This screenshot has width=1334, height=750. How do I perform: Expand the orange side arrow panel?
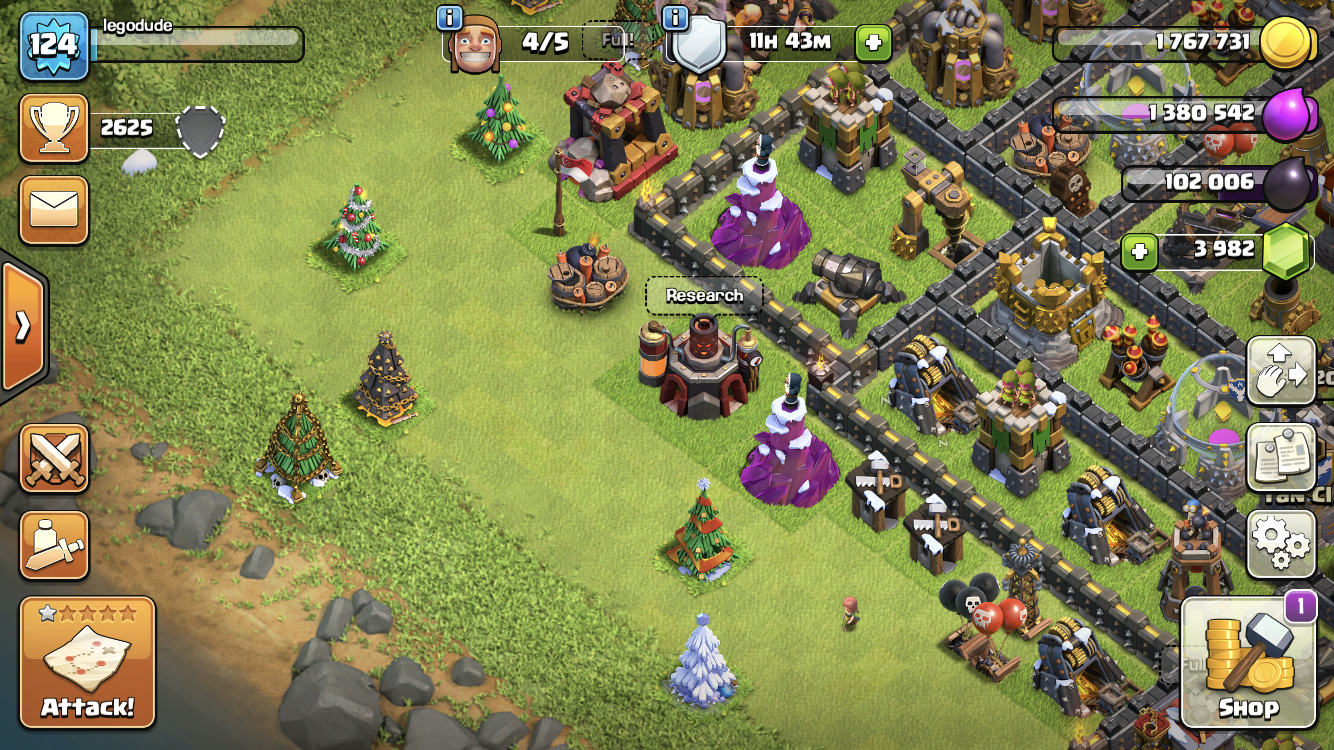22,327
